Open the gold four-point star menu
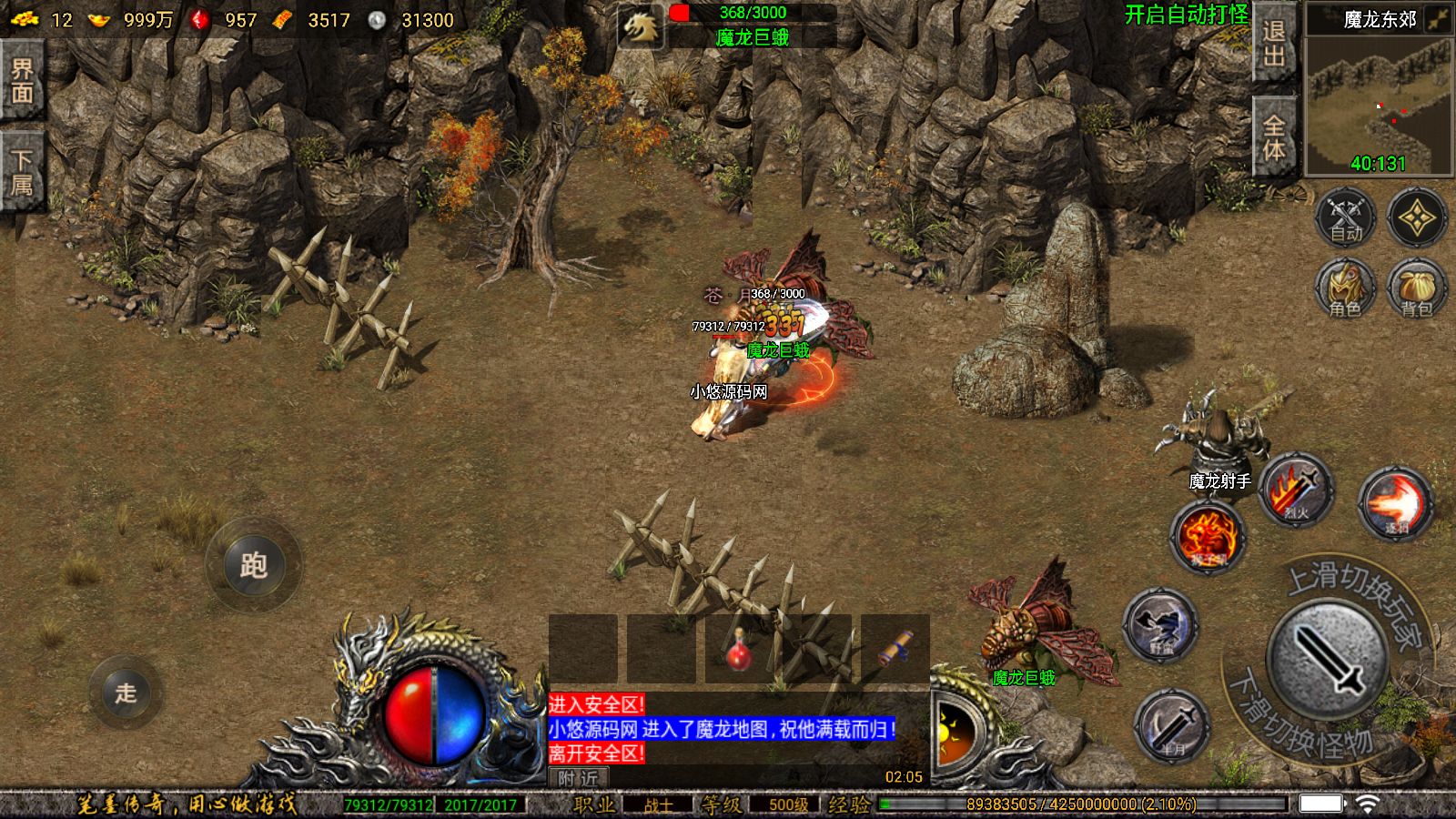Screen dimensions: 1456x819 (1417, 218)
